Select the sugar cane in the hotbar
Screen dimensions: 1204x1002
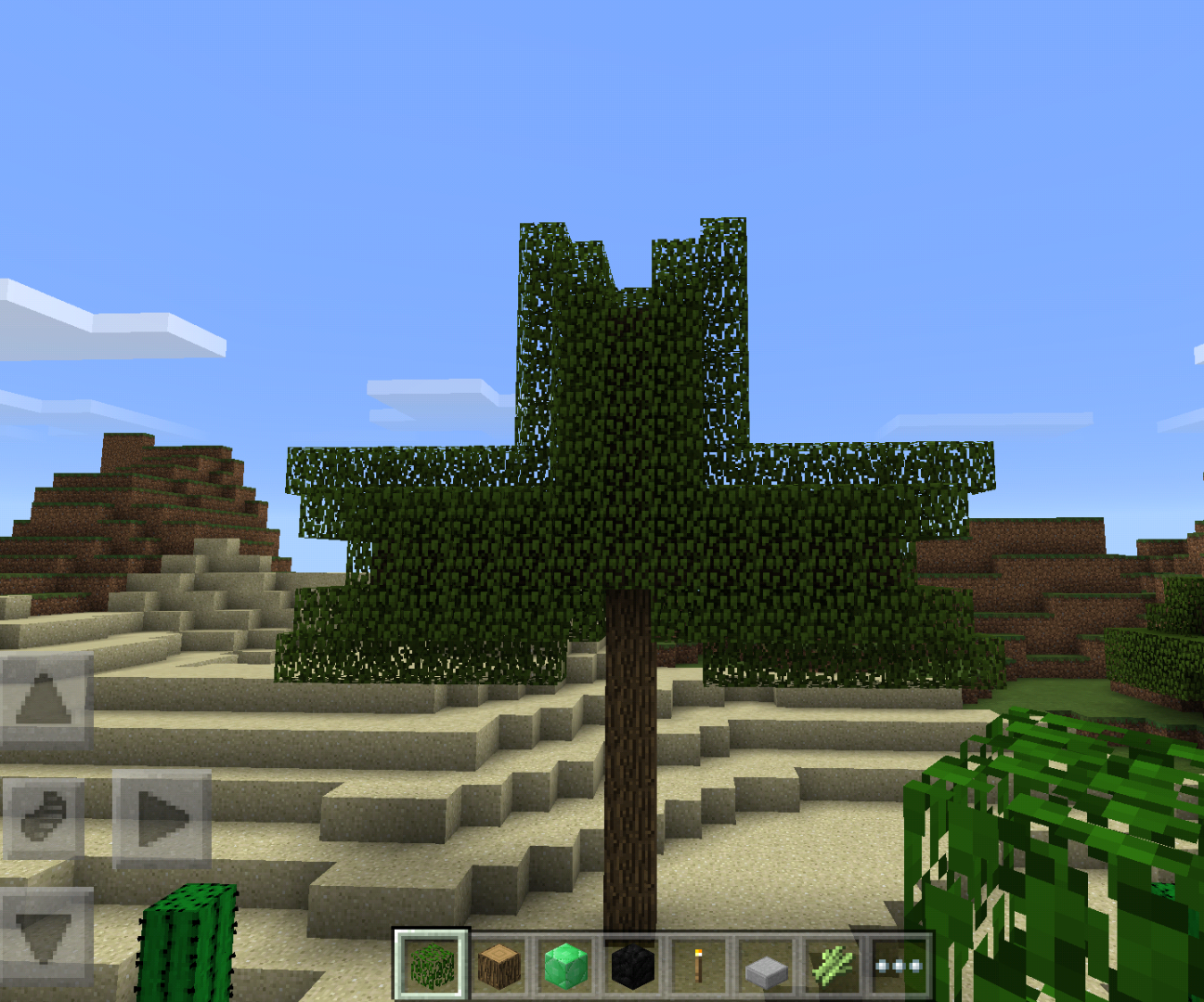(834, 966)
